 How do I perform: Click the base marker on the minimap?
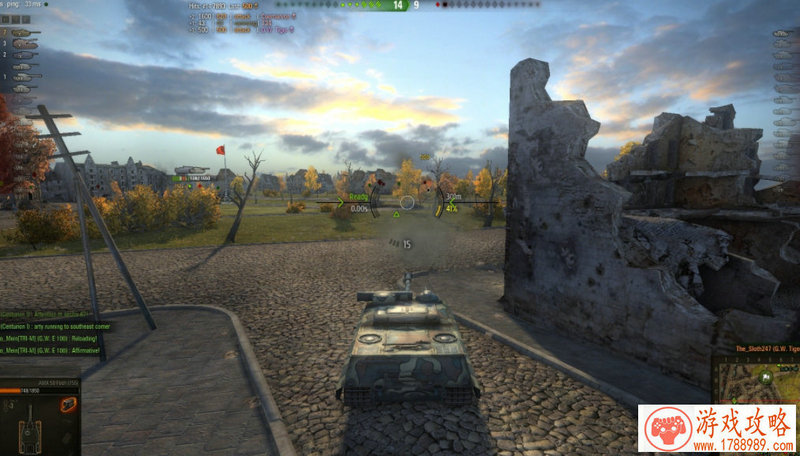pyautogui.click(x=766, y=378)
